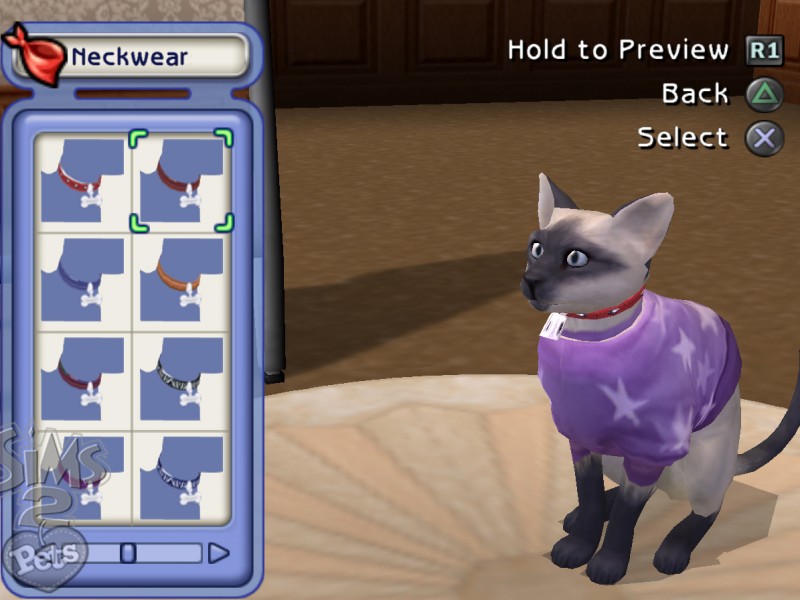Choose the dark maroon collar
Image resolution: width=800 pixels, height=600 pixels.
coord(83,378)
